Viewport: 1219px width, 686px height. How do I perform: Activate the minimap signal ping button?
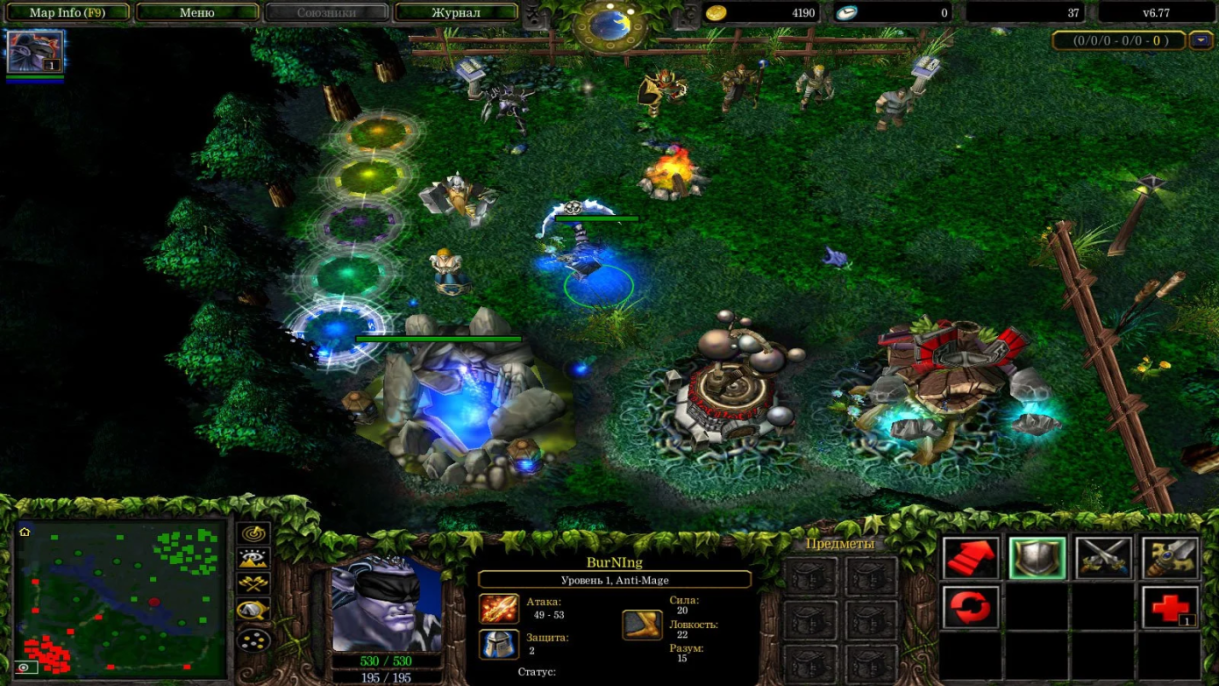[x=254, y=533]
